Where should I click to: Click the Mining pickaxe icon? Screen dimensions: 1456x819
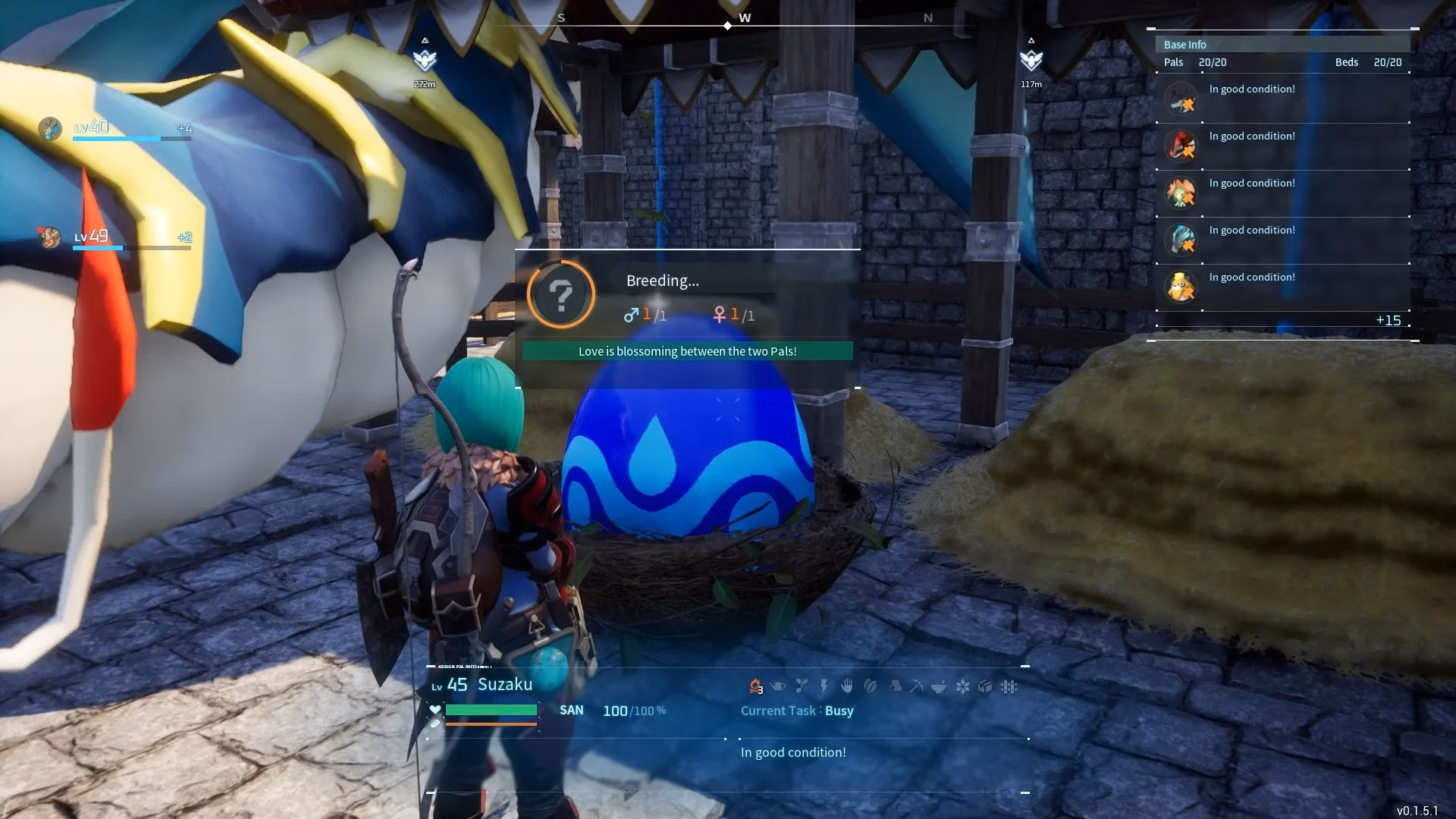917,686
